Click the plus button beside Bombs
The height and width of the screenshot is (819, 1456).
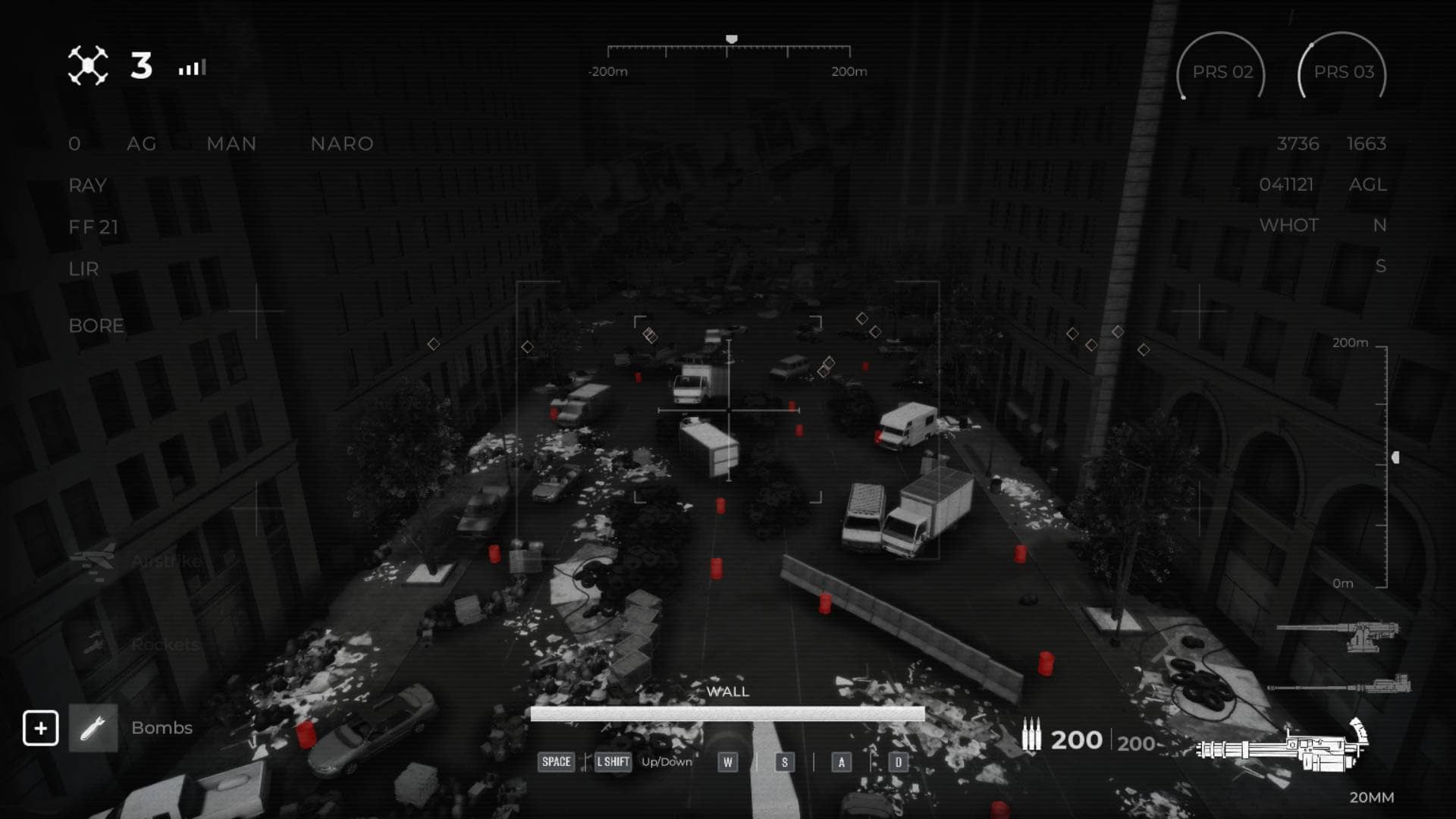tap(40, 728)
